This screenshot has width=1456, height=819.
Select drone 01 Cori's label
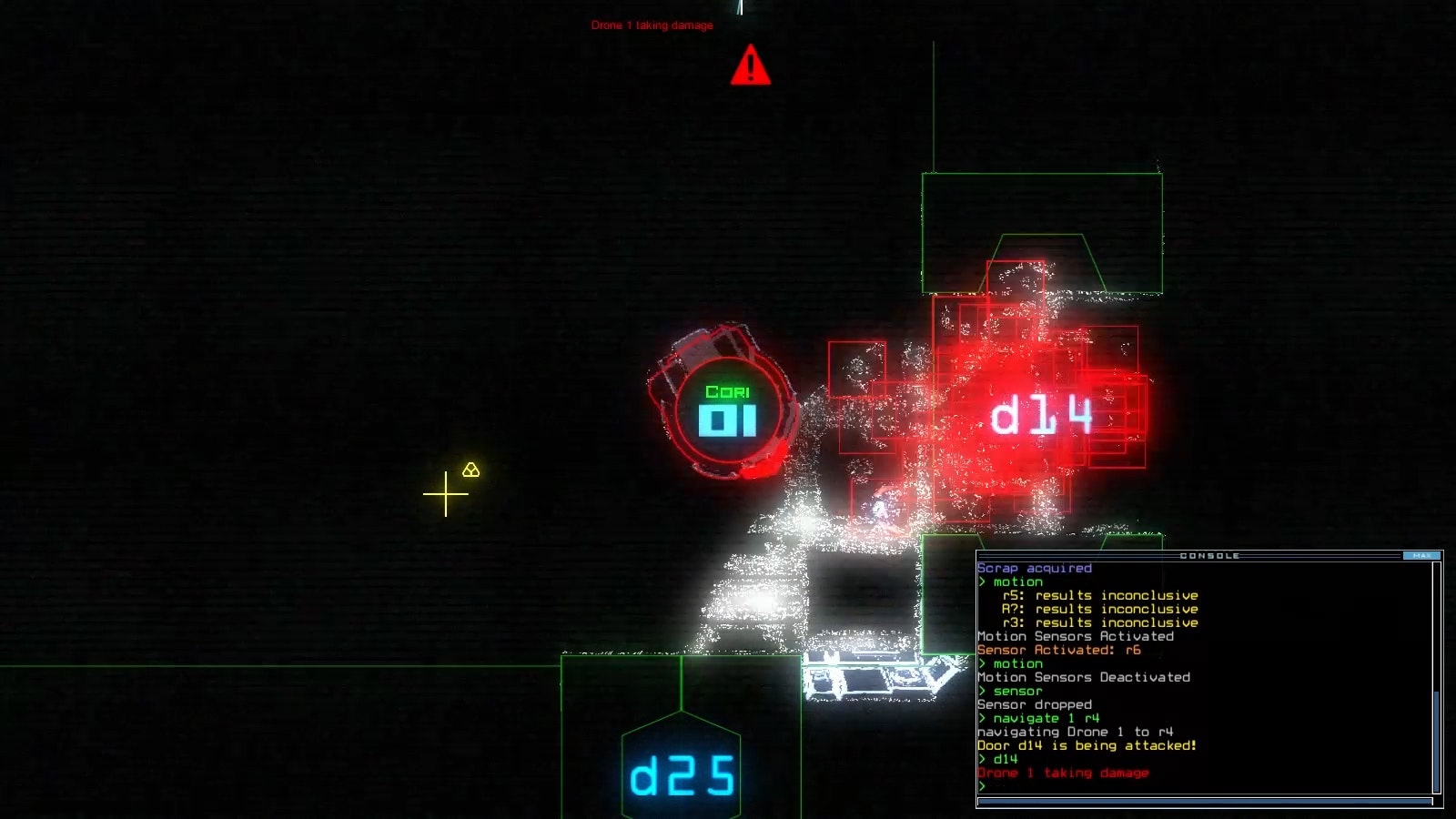coord(728,411)
